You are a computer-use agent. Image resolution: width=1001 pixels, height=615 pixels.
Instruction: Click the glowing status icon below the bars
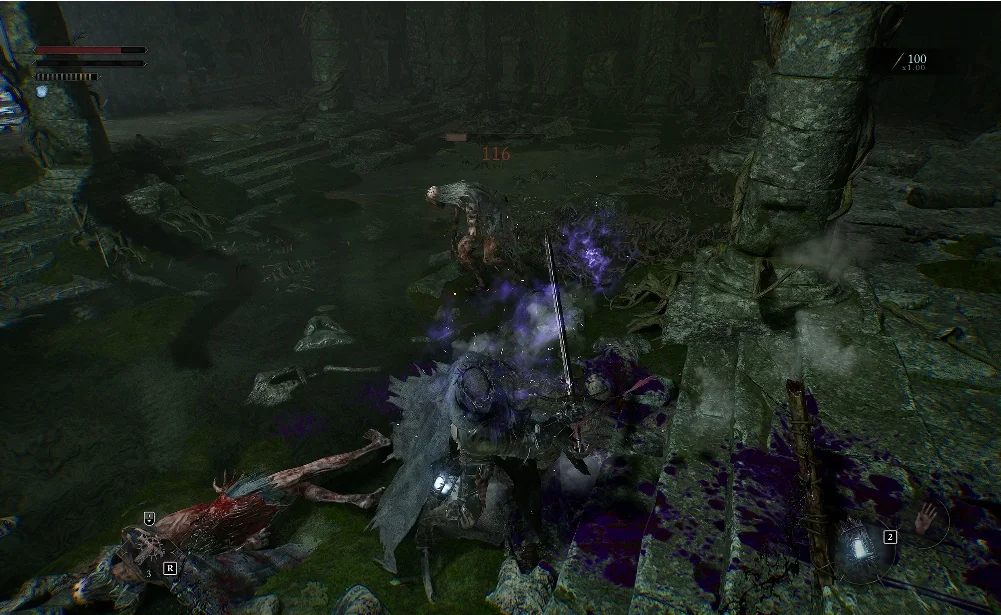(42, 91)
